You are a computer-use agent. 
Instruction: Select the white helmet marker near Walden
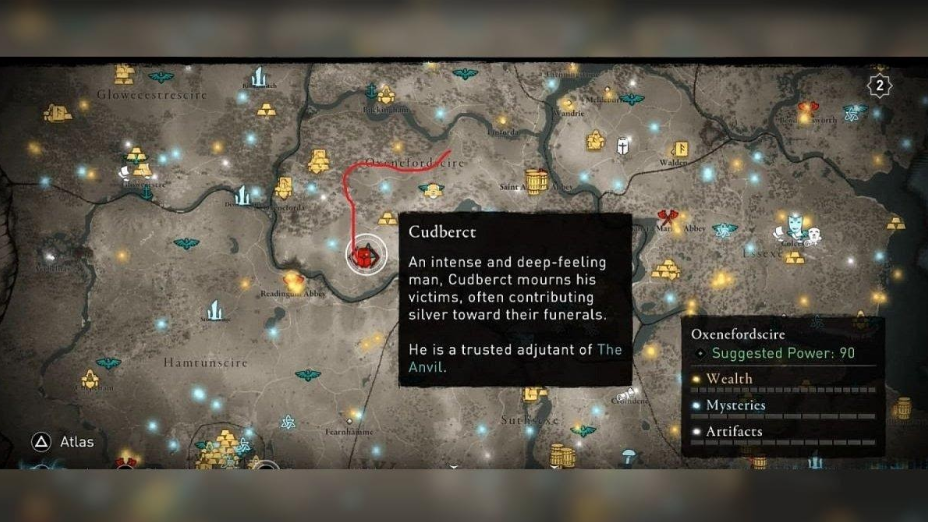[624, 146]
